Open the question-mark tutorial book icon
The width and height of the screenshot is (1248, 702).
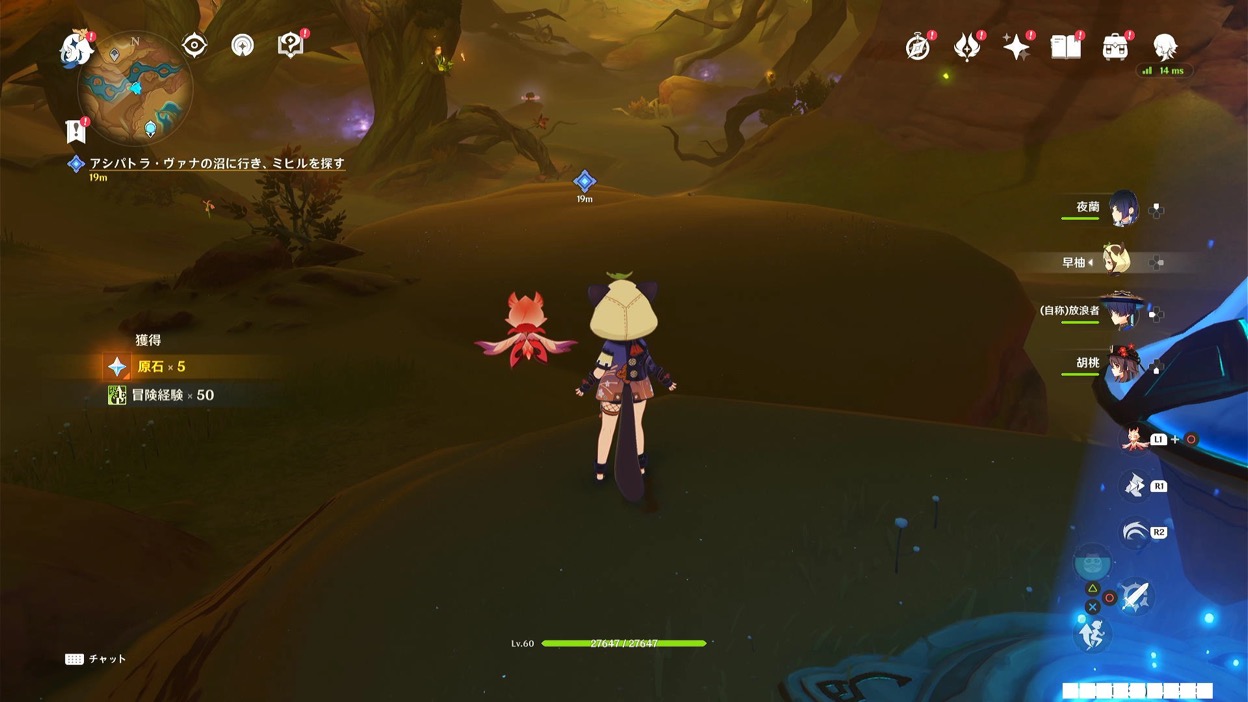[x=290, y=45]
